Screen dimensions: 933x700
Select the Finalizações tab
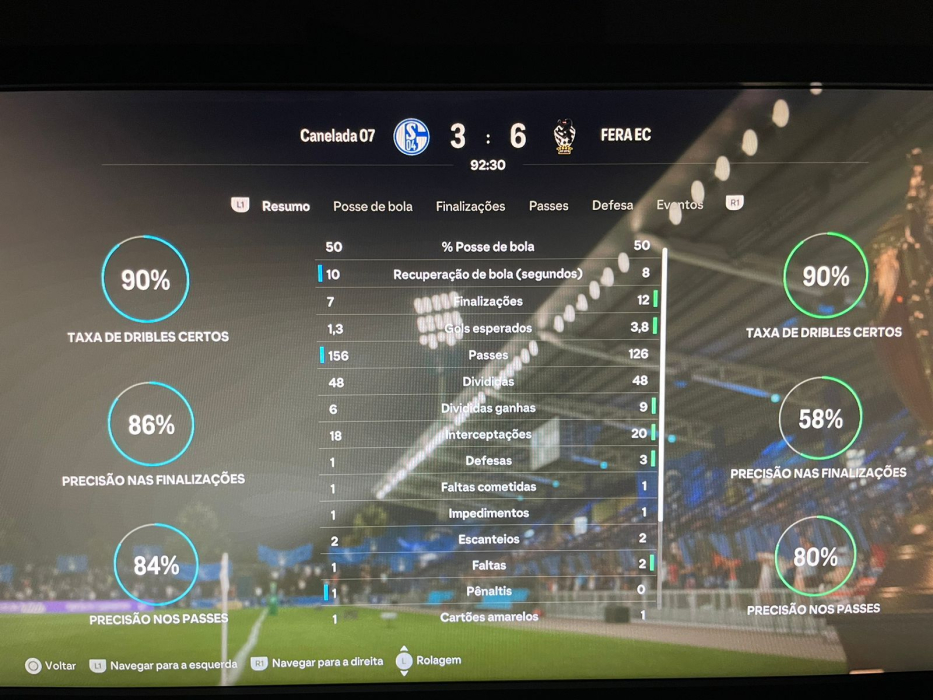pos(470,206)
